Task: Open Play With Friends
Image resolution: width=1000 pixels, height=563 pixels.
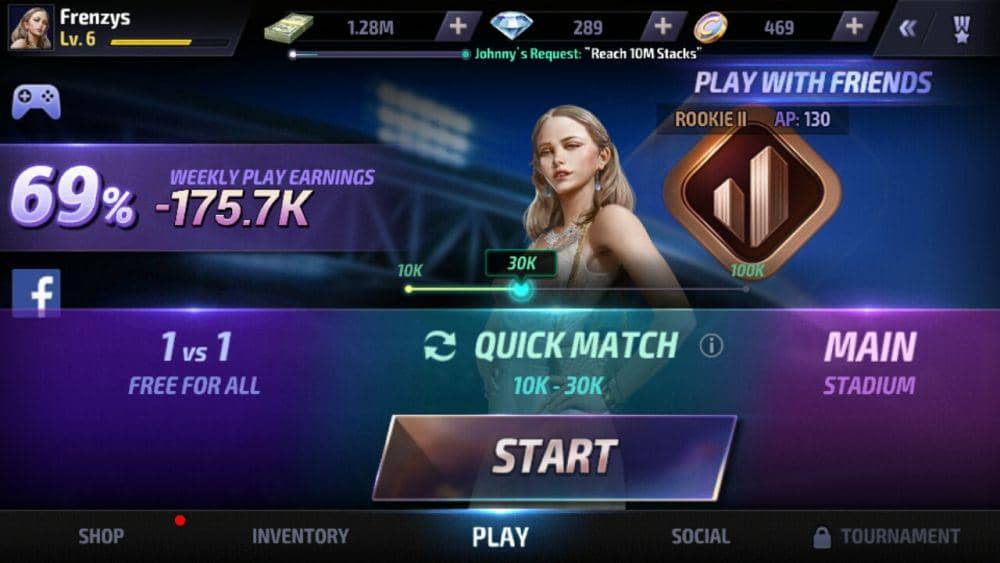Action: [812, 83]
